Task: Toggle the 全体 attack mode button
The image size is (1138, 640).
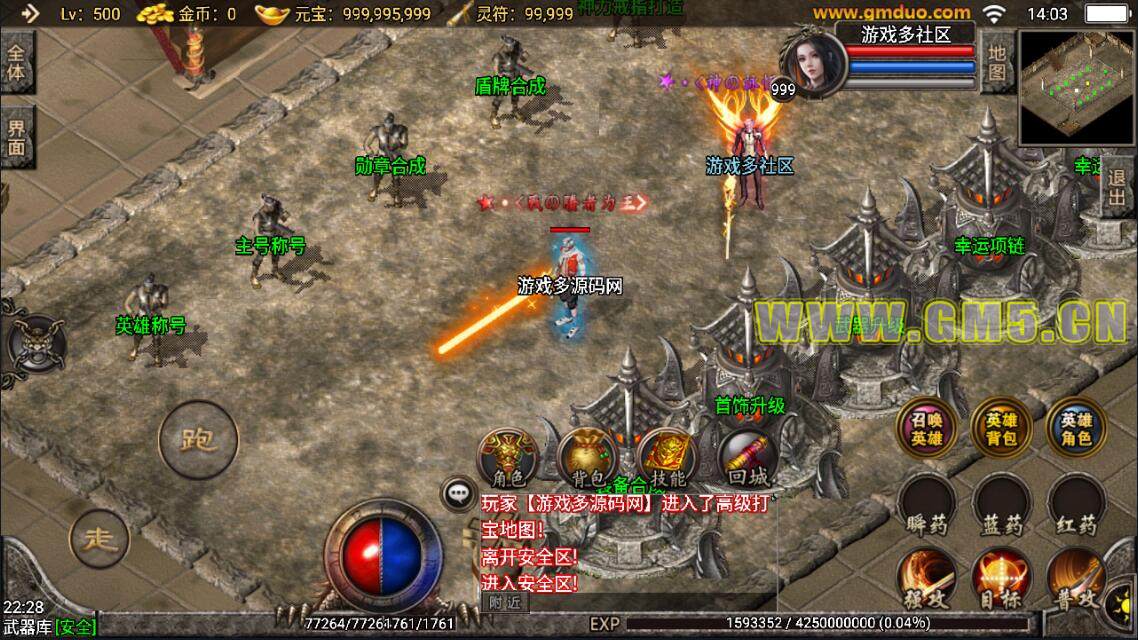Action: [x=17, y=63]
